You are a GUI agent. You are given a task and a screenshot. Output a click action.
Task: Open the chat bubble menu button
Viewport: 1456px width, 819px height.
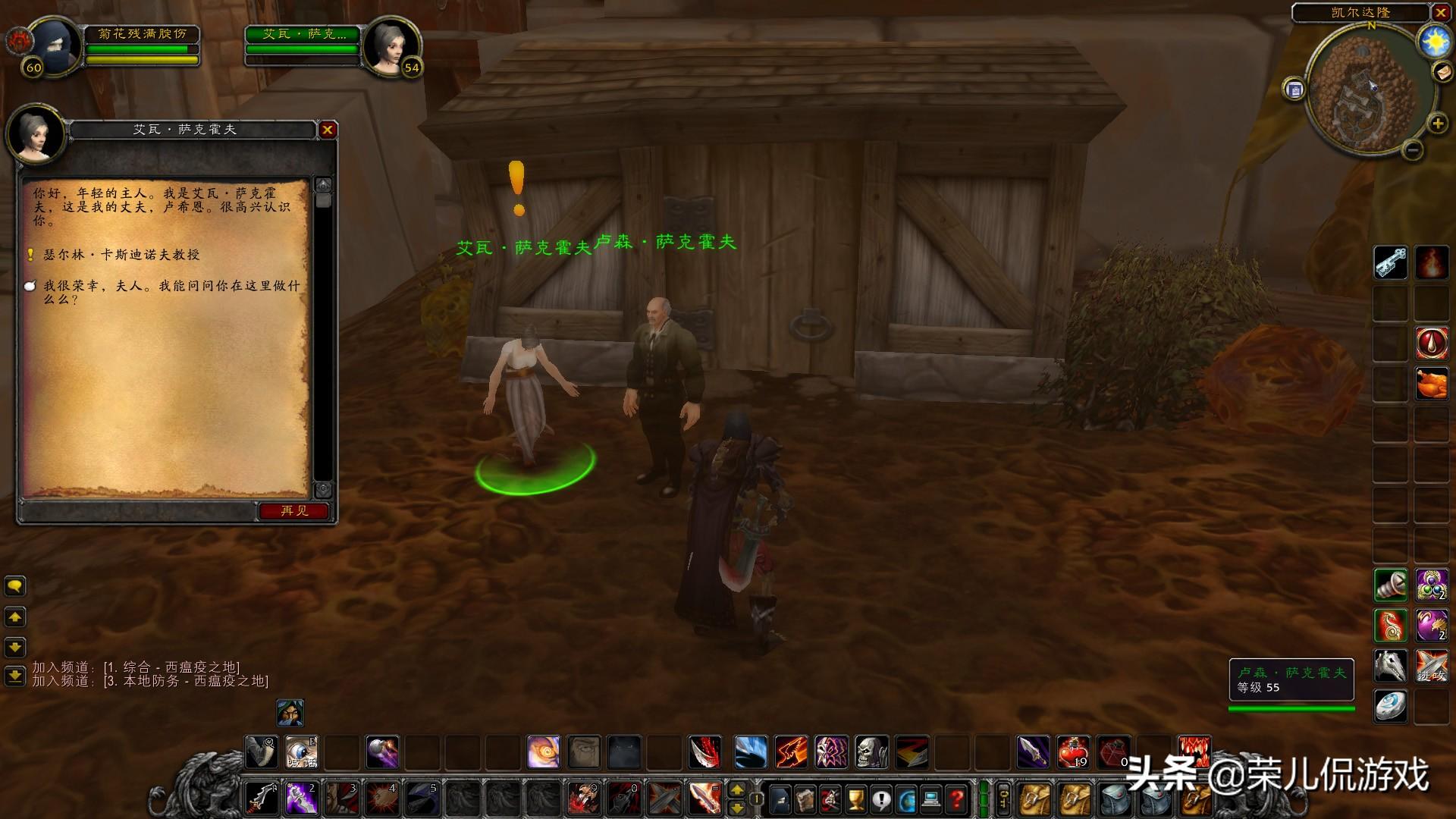tap(15, 586)
